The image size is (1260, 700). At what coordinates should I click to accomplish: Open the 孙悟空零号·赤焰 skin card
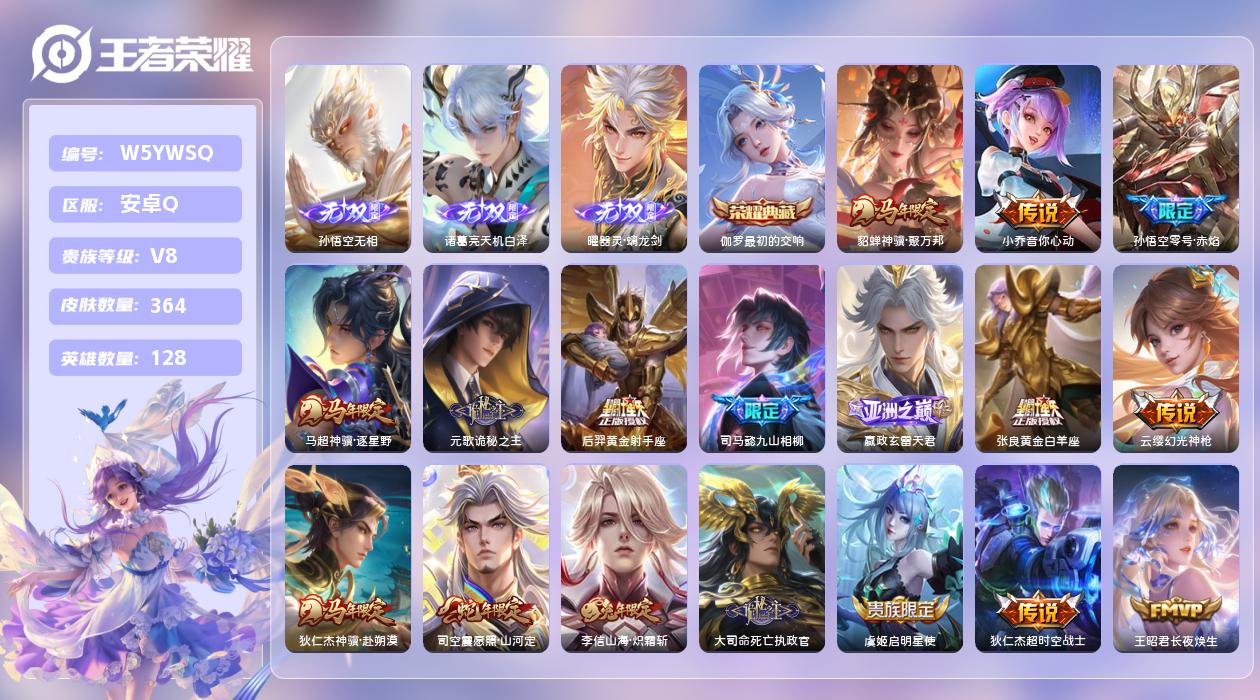(x=1176, y=158)
